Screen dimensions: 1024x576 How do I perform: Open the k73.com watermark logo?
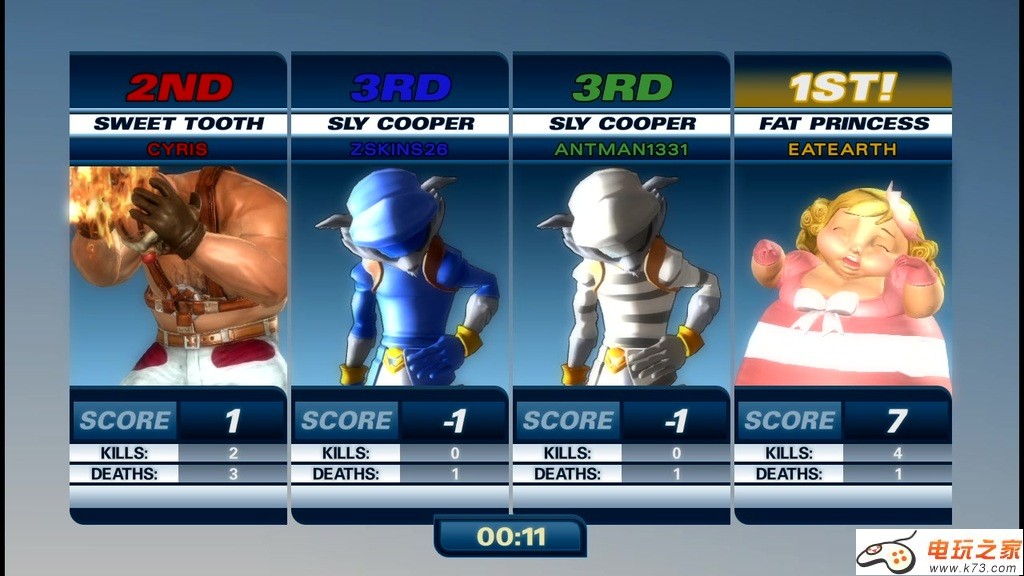point(938,552)
